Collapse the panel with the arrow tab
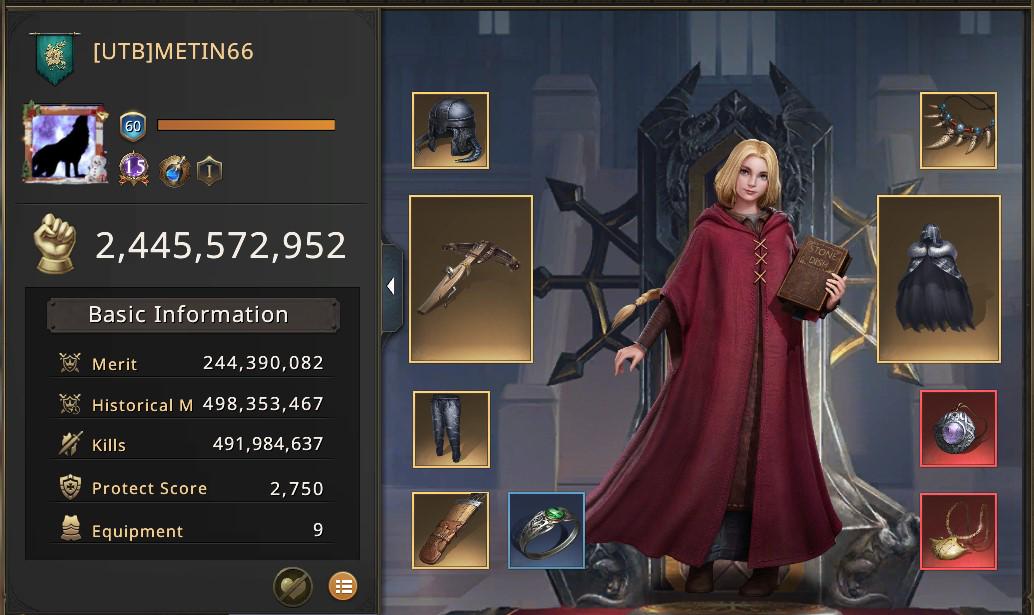 (x=391, y=287)
